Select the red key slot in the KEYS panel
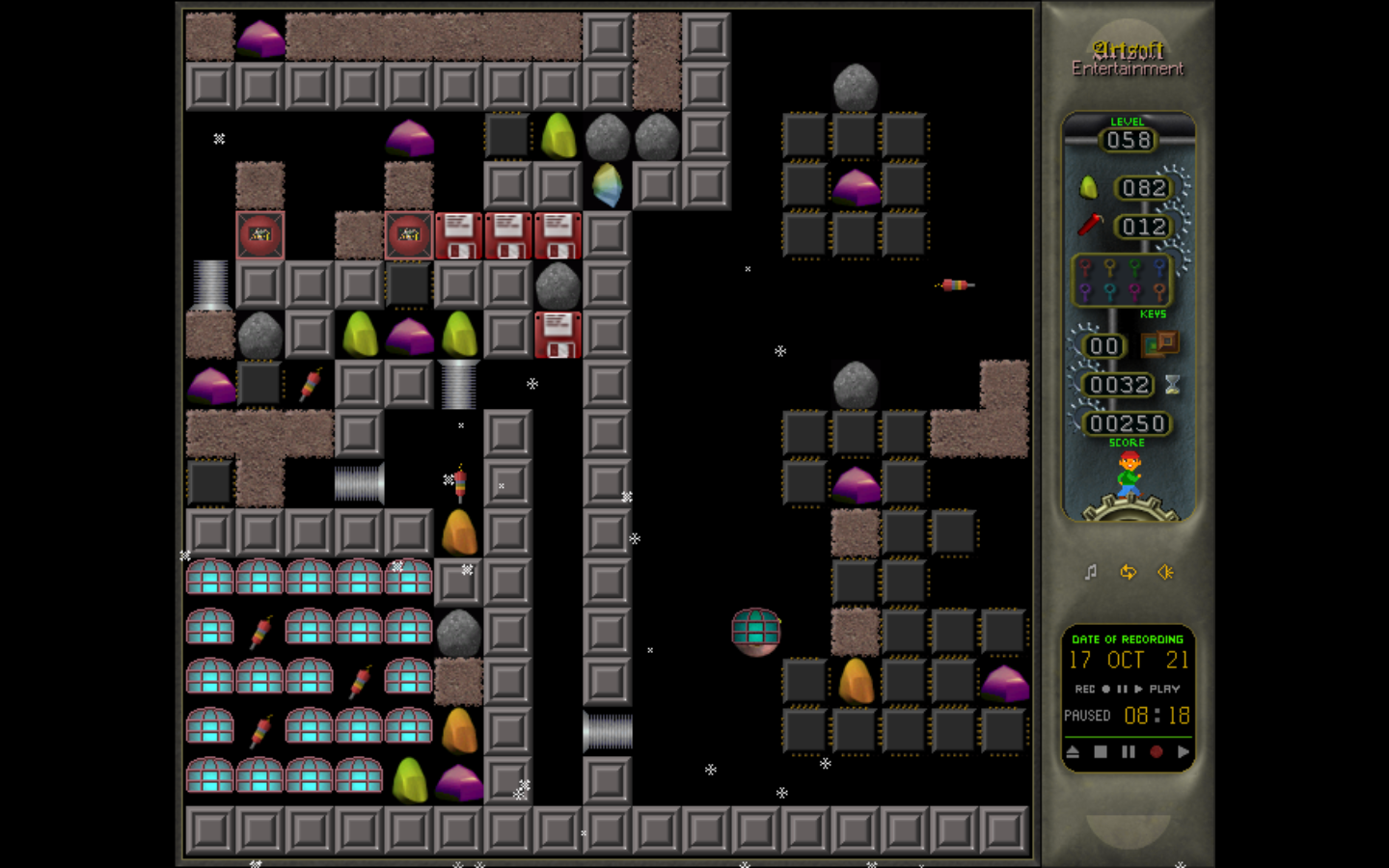This screenshot has height=868, width=1389. pyautogui.click(x=1085, y=268)
